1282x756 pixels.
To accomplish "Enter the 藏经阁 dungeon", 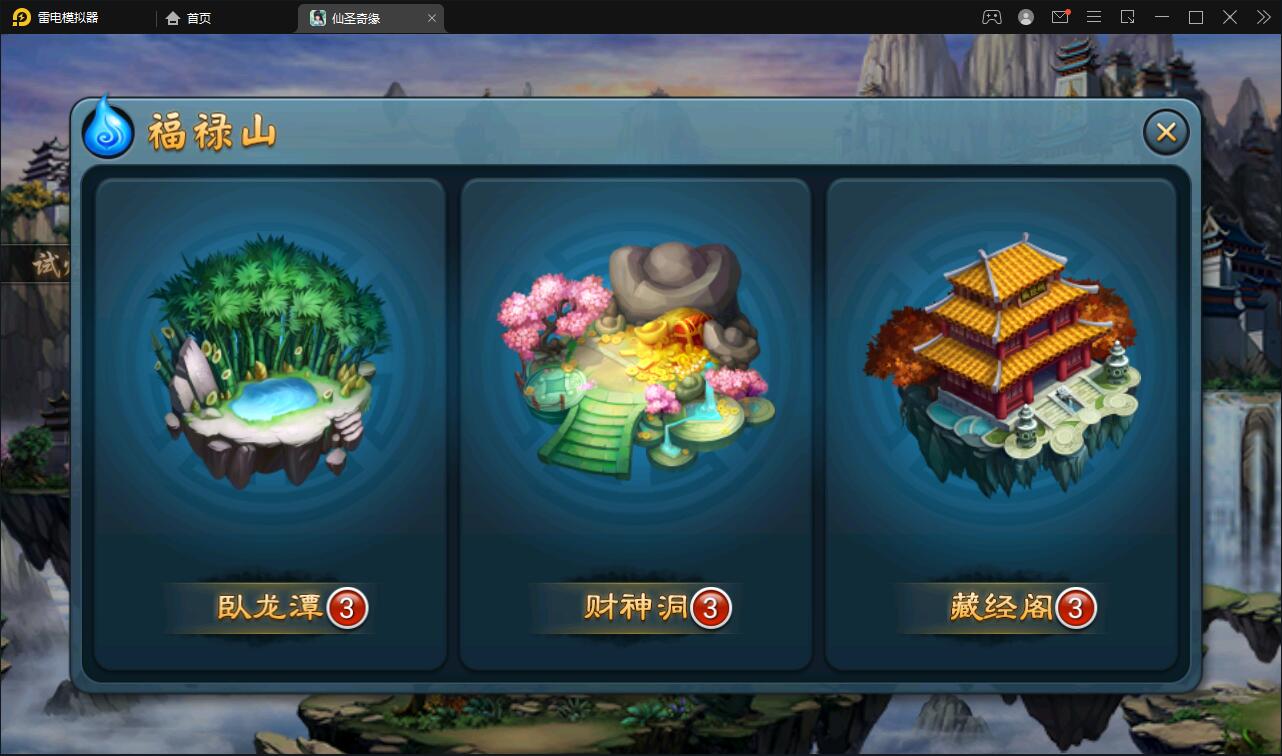I will [1000, 607].
